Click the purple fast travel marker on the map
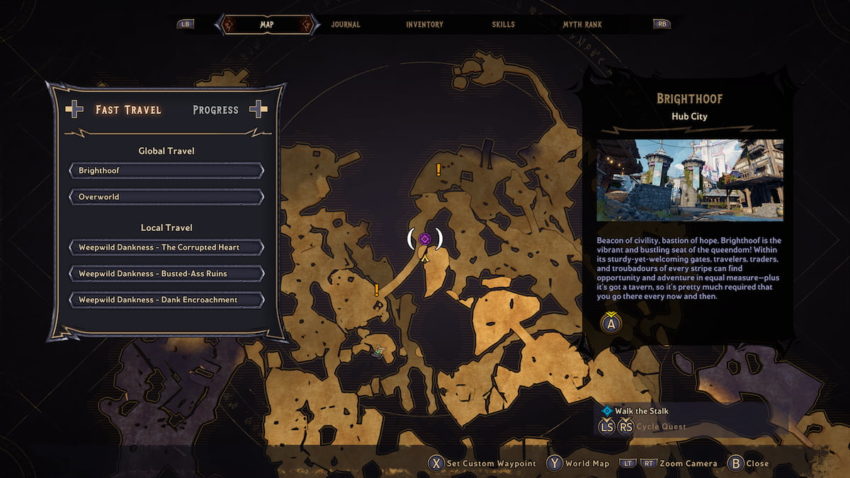 pyautogui.click(x=425, y=239)
